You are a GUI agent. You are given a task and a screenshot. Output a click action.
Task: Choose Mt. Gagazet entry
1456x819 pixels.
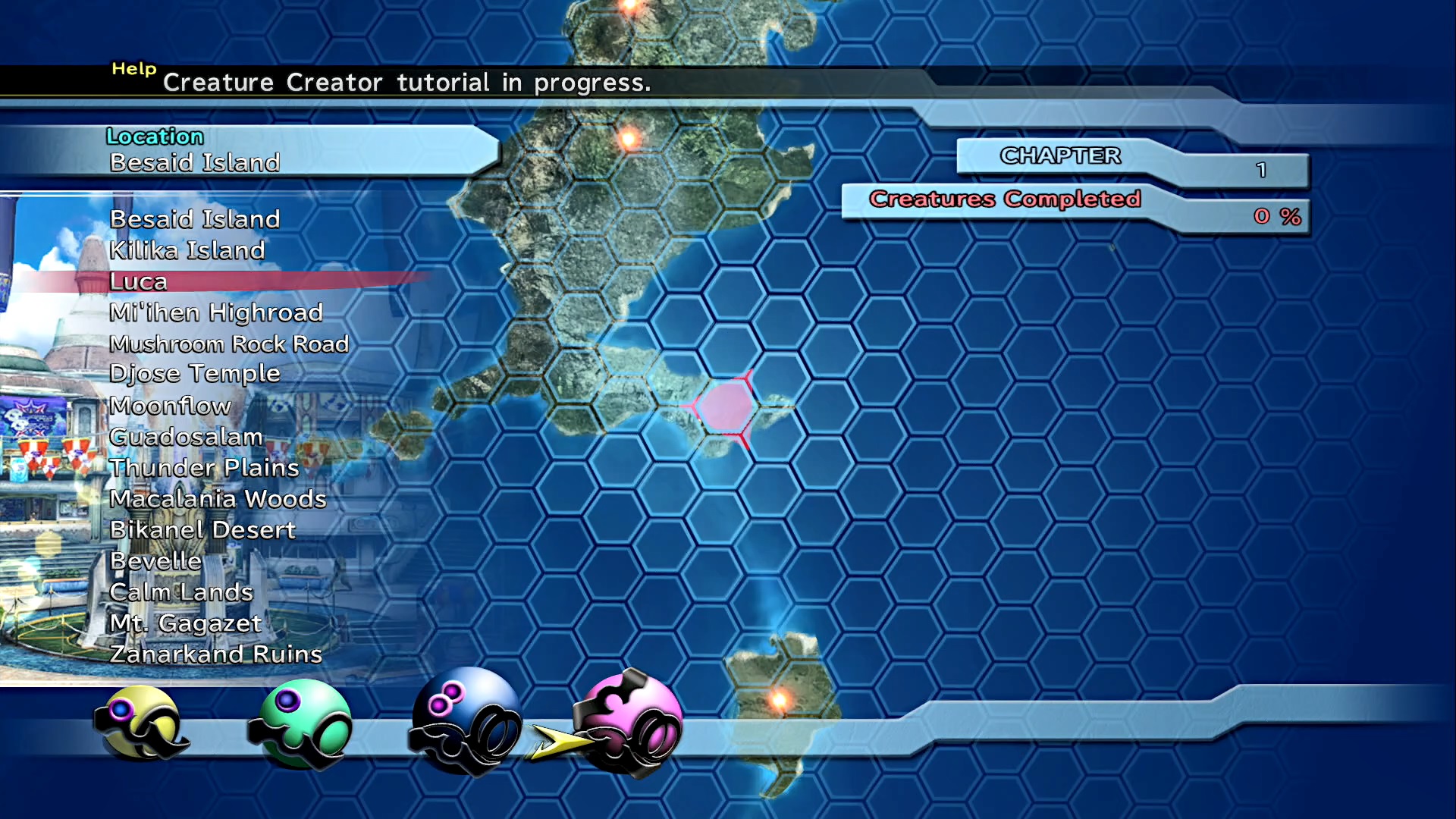[186, 623]
